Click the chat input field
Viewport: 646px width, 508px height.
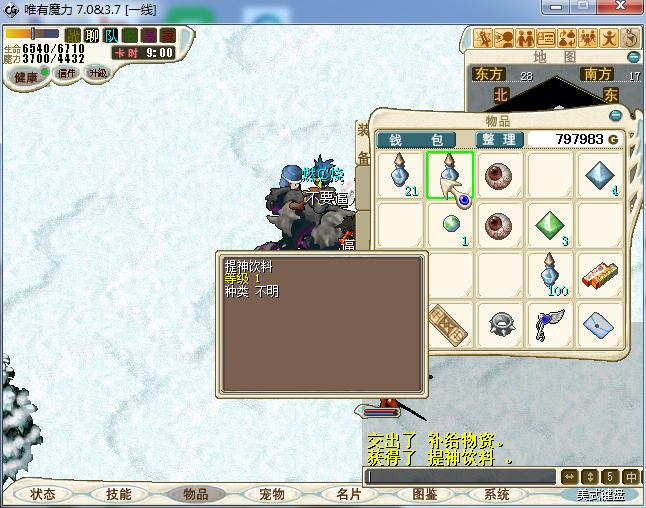(460, 477)
